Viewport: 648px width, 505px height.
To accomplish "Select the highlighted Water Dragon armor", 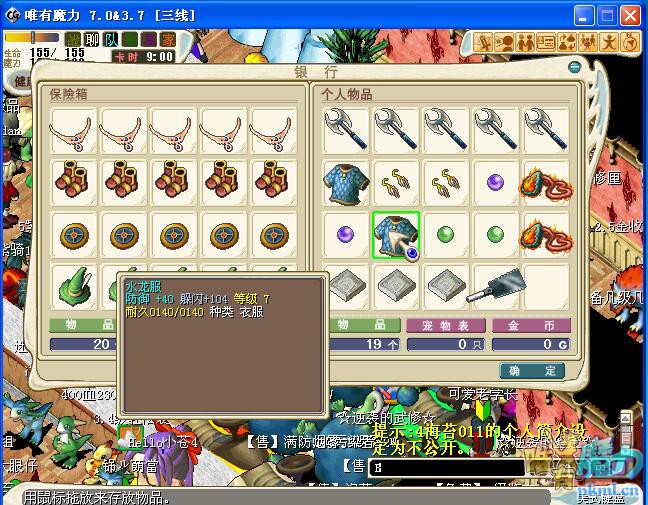I will coord(396,234).
